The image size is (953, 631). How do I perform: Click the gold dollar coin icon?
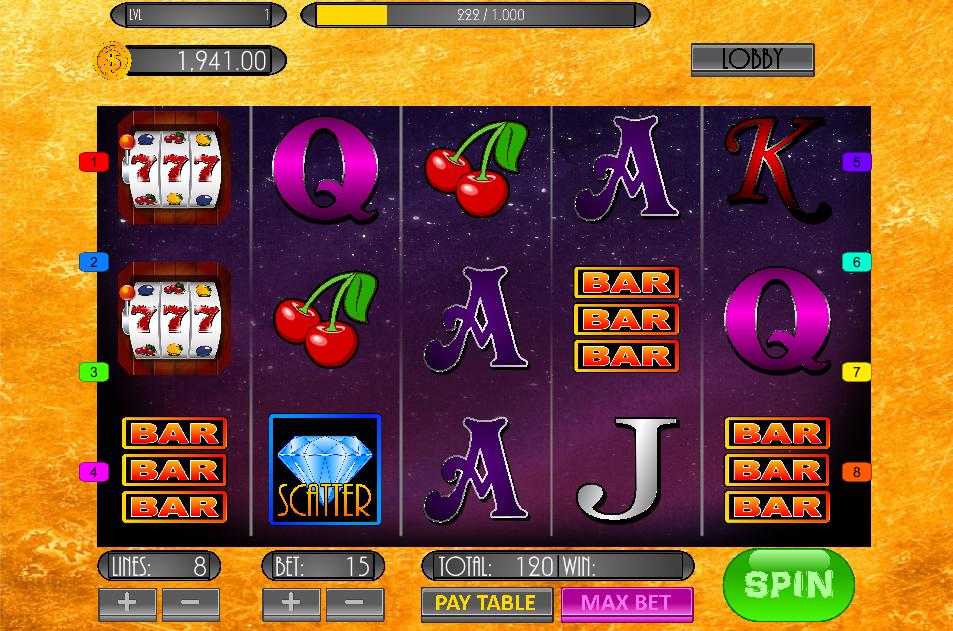(x=112, y=61)
